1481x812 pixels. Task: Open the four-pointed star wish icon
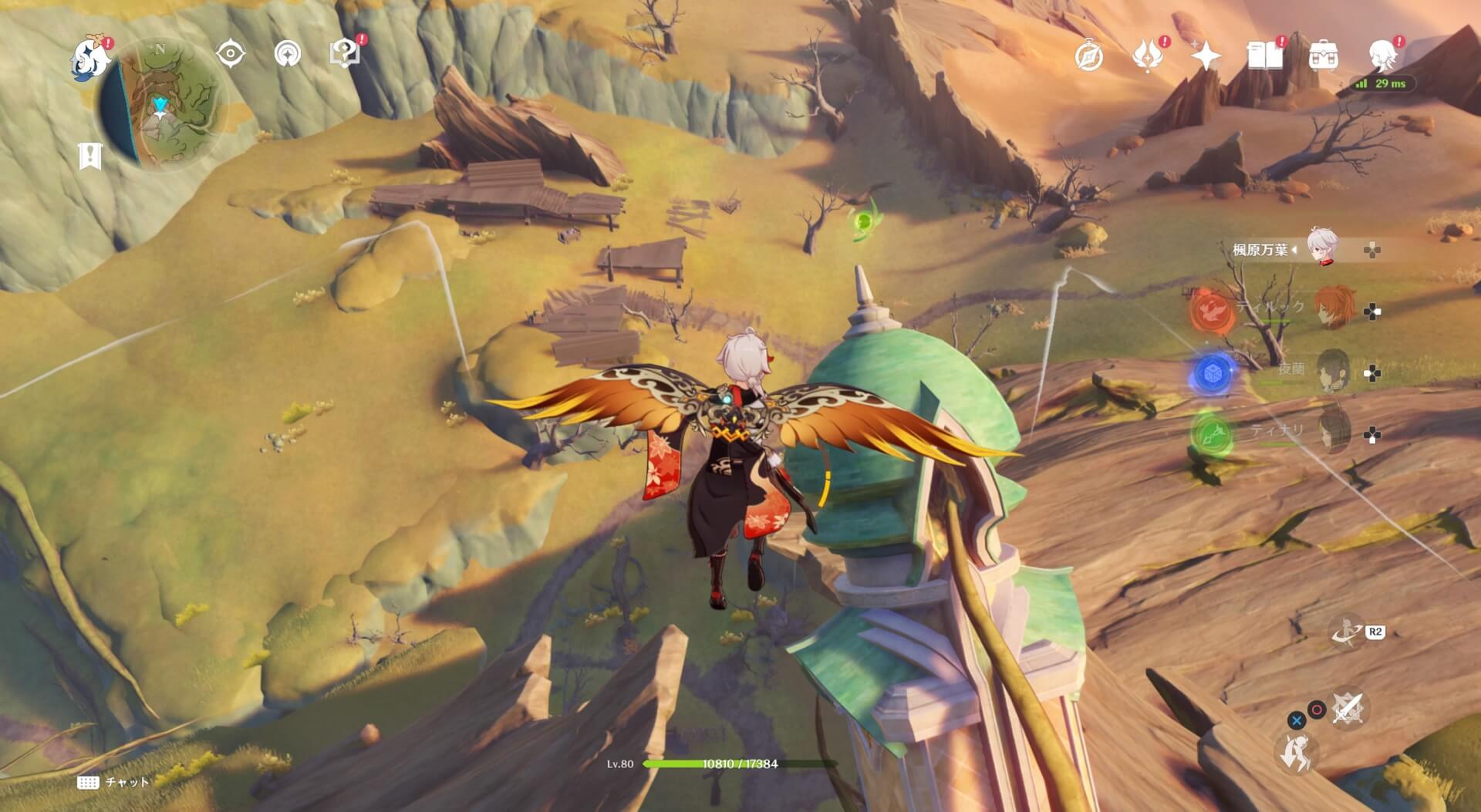pos(1206,56)
